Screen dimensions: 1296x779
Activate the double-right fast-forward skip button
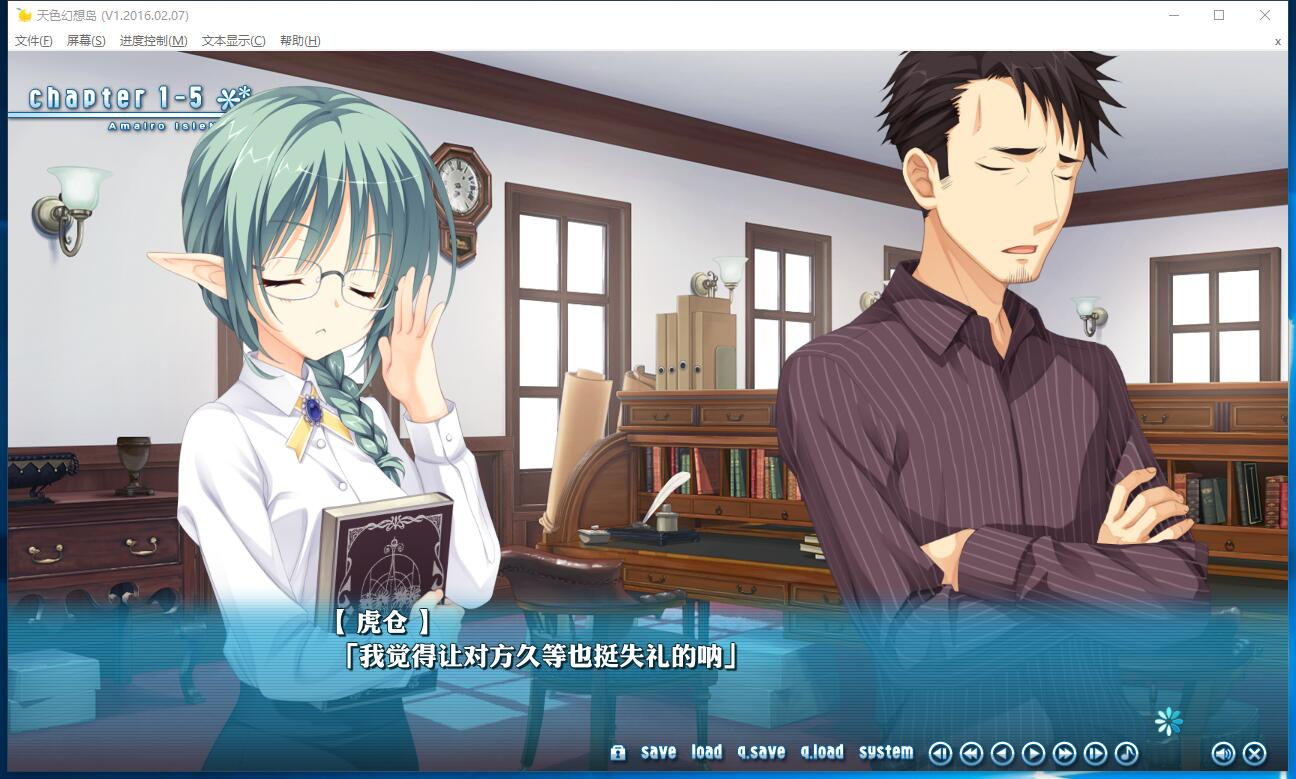1064,753
